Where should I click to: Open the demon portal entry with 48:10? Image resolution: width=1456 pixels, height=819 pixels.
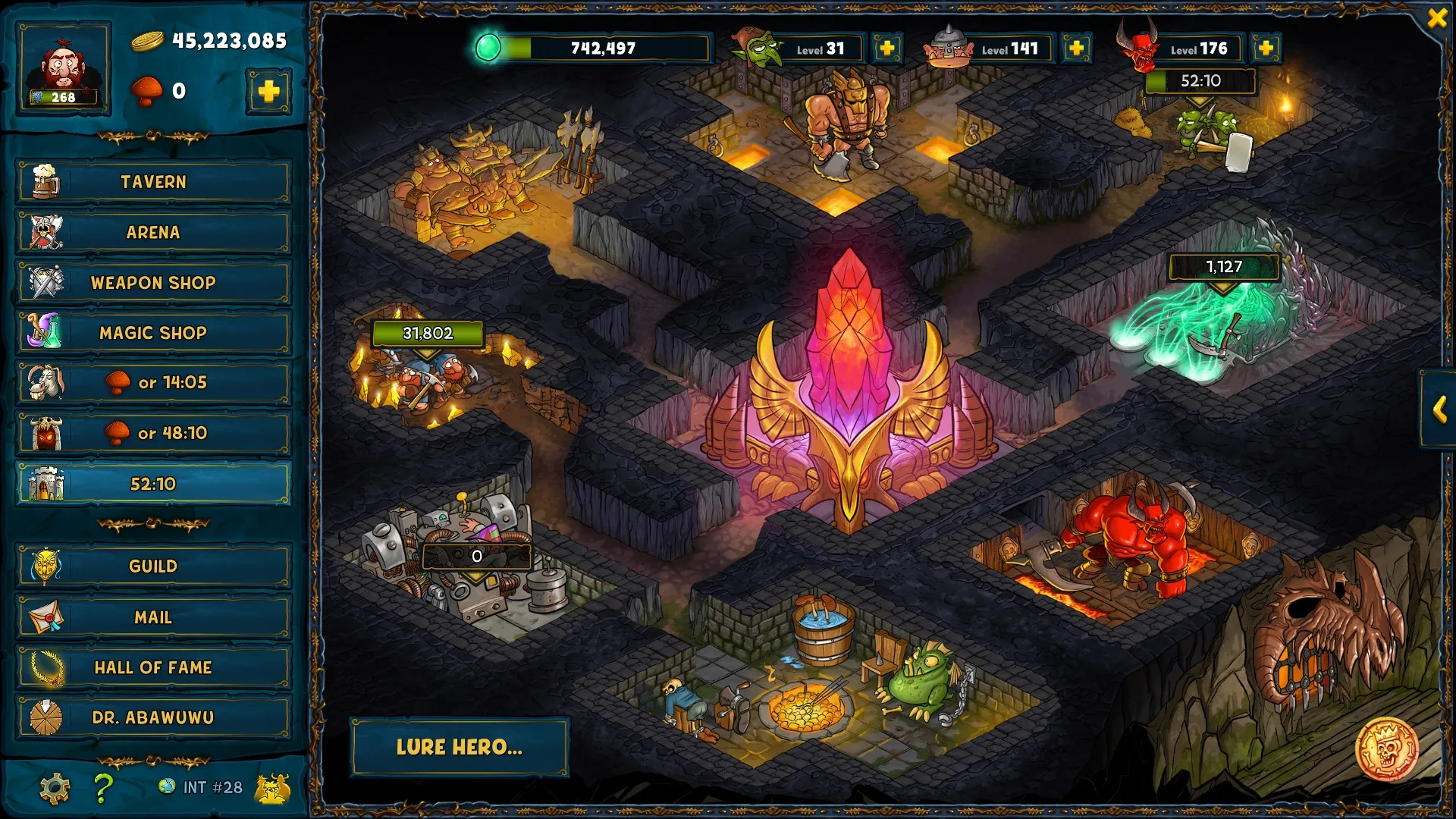pos(153,433)
